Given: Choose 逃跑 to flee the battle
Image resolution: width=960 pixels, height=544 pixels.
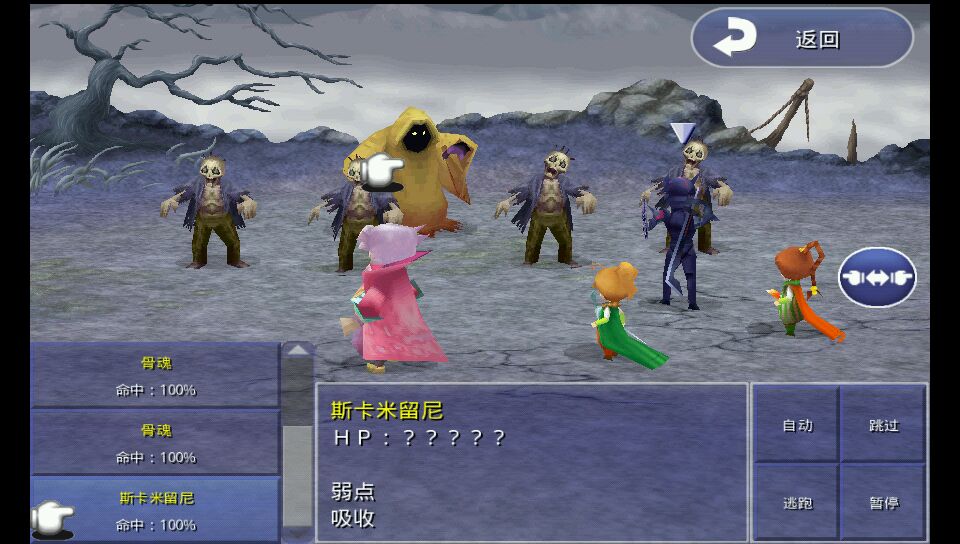Looking at the screenshot, I should [x=797, y=502].
